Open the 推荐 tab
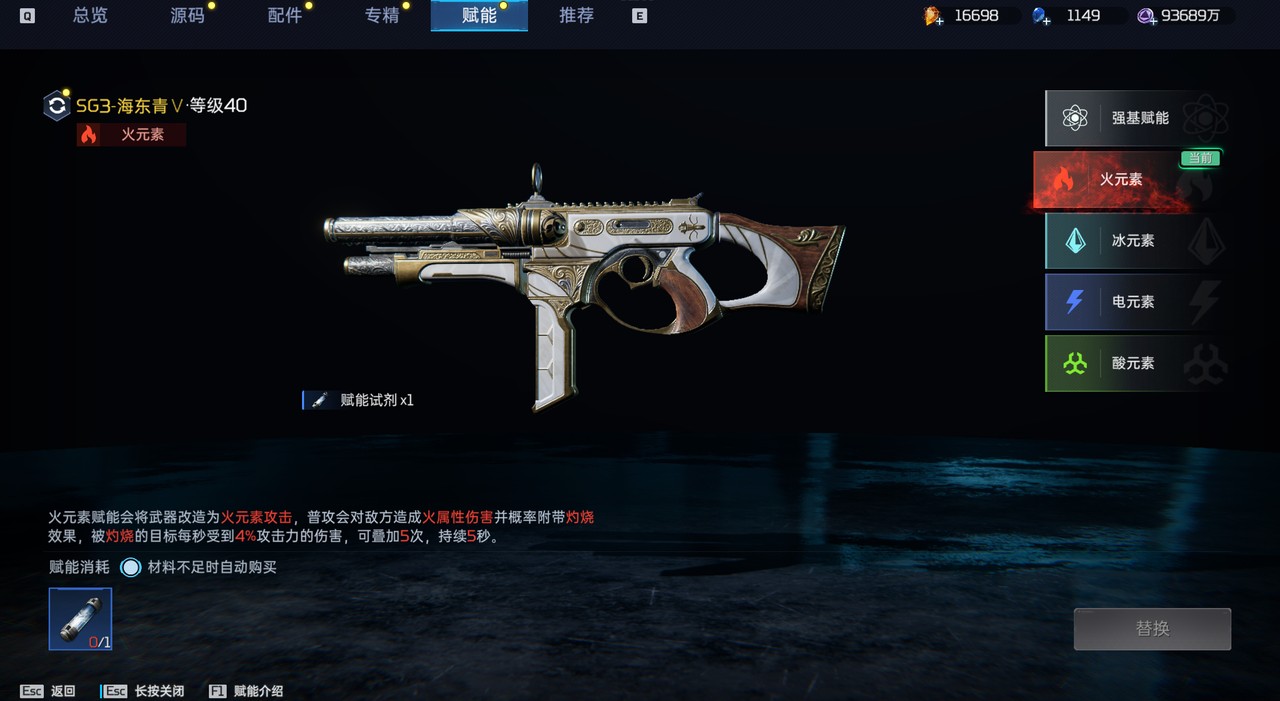This screenshot has height=701, width=1280. click(576, 16)
